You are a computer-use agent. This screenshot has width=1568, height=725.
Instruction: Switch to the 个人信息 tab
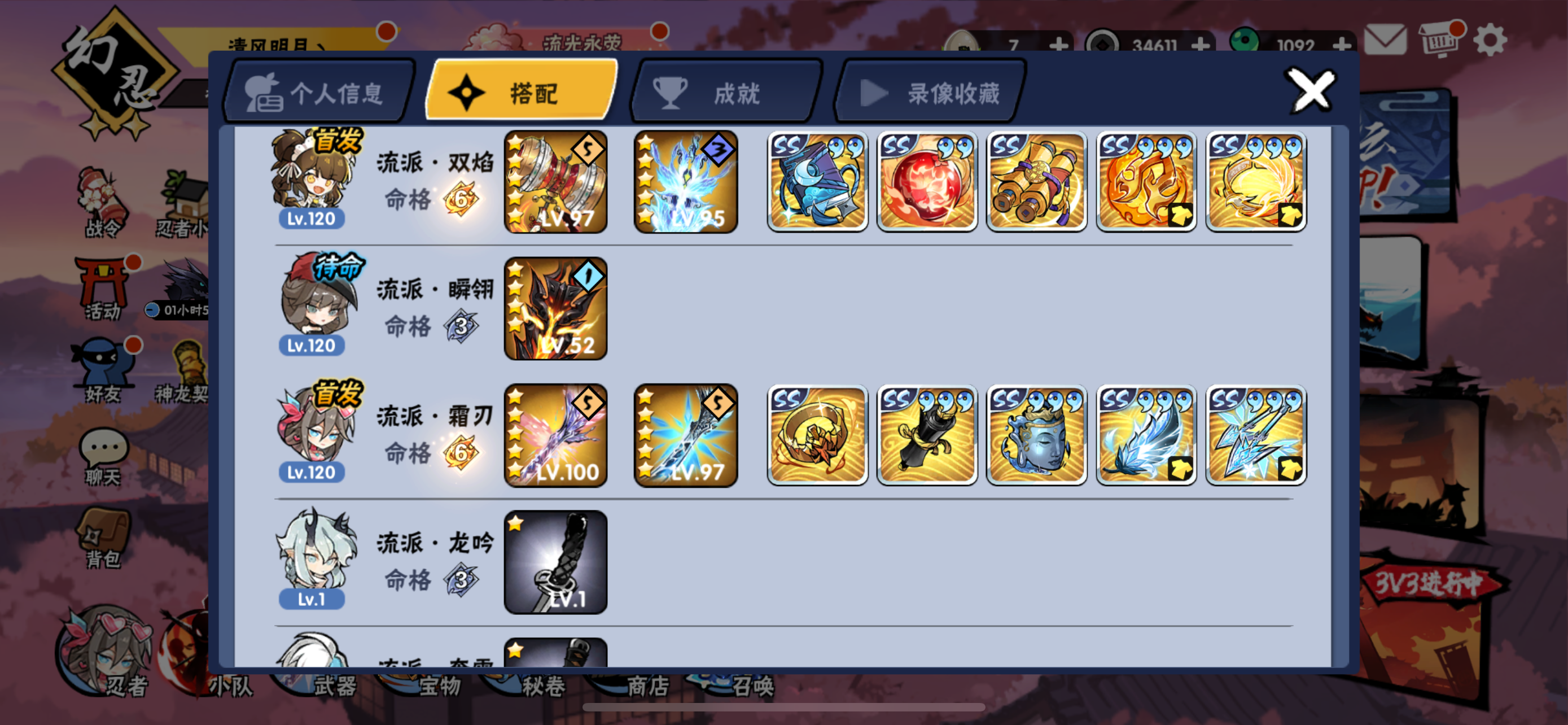point(317,91)
